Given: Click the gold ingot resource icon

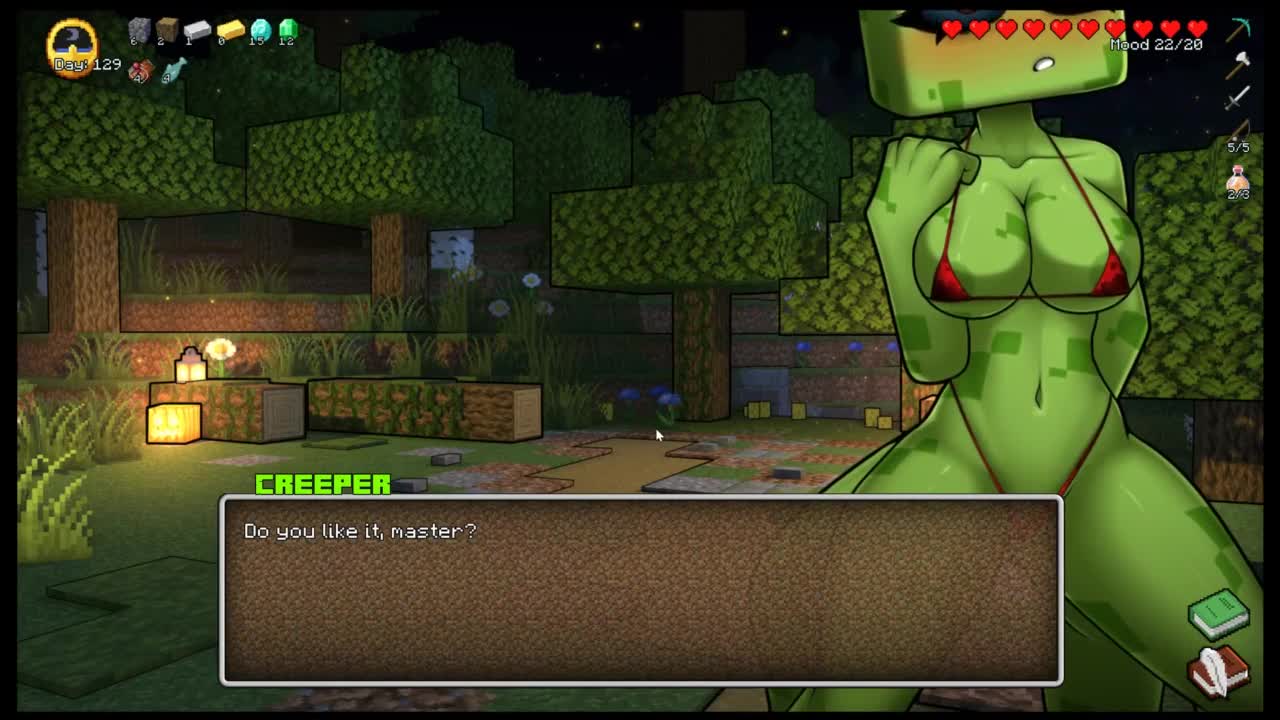Looking at the screenshot, I should pyautogui.click(x=230, y=30).
